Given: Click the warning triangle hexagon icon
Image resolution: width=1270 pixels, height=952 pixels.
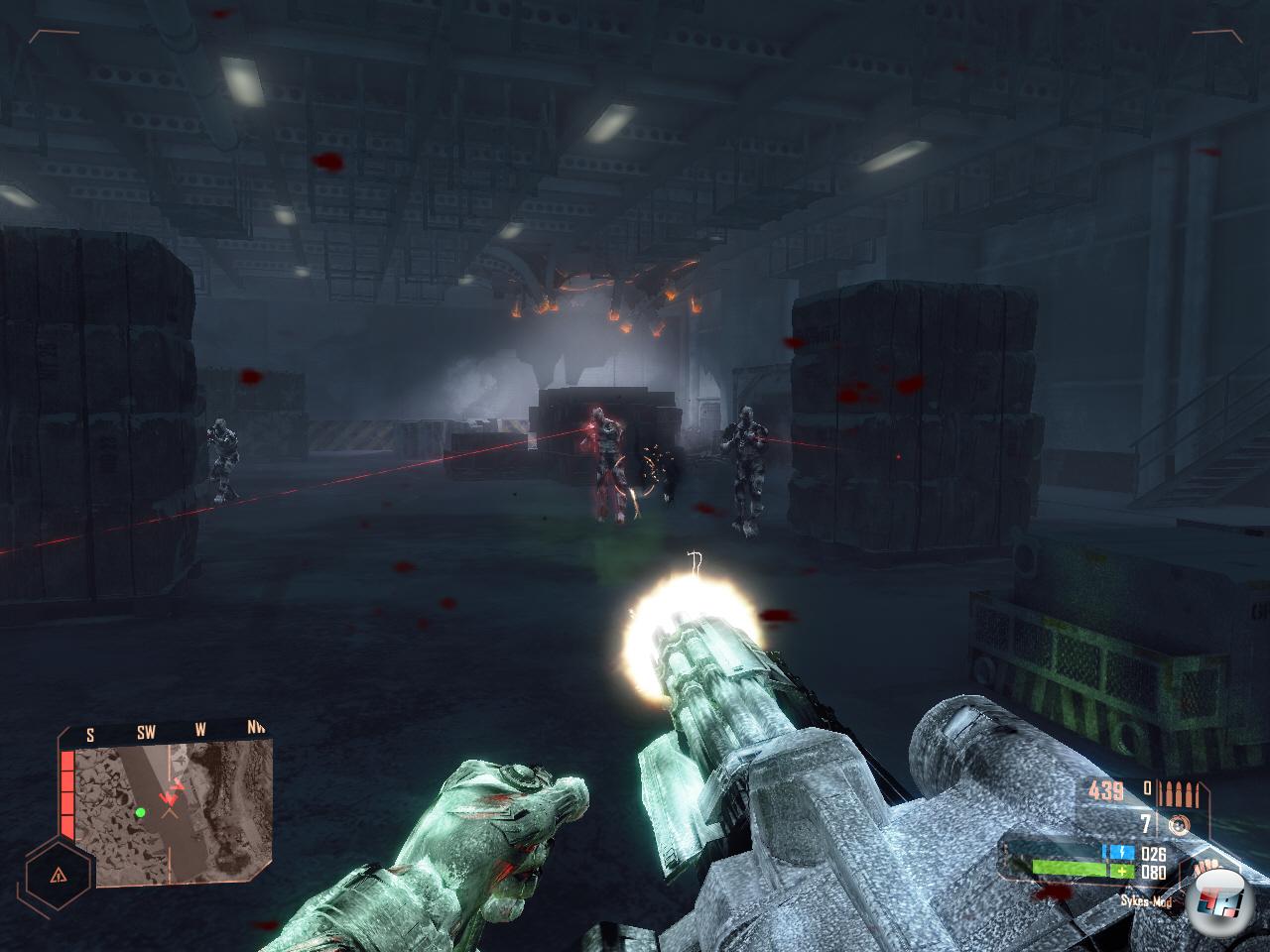Looking at the screenshot, I should (x=58, y=875).
